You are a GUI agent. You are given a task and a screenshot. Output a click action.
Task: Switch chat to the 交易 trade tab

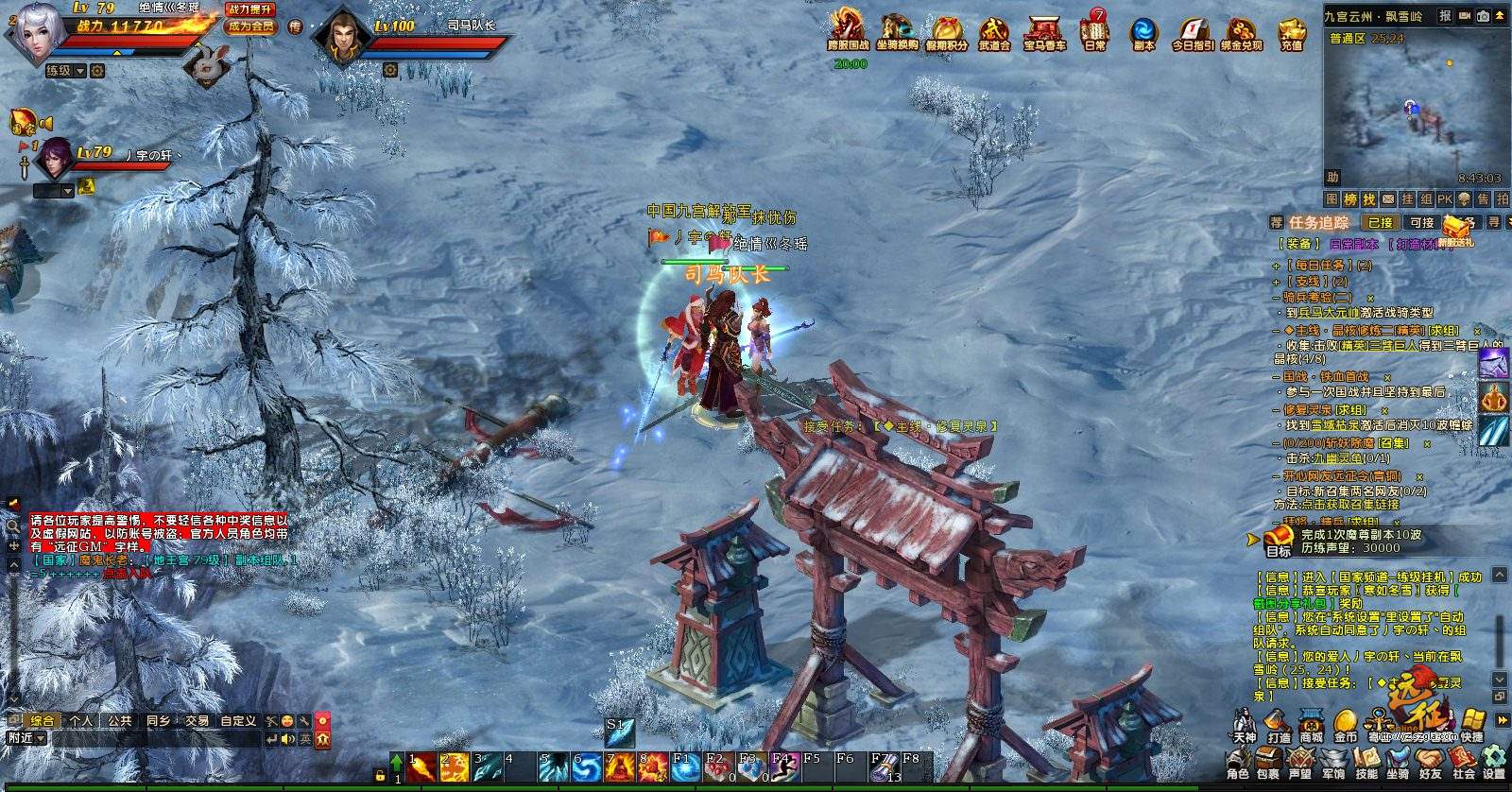(197, 720)
